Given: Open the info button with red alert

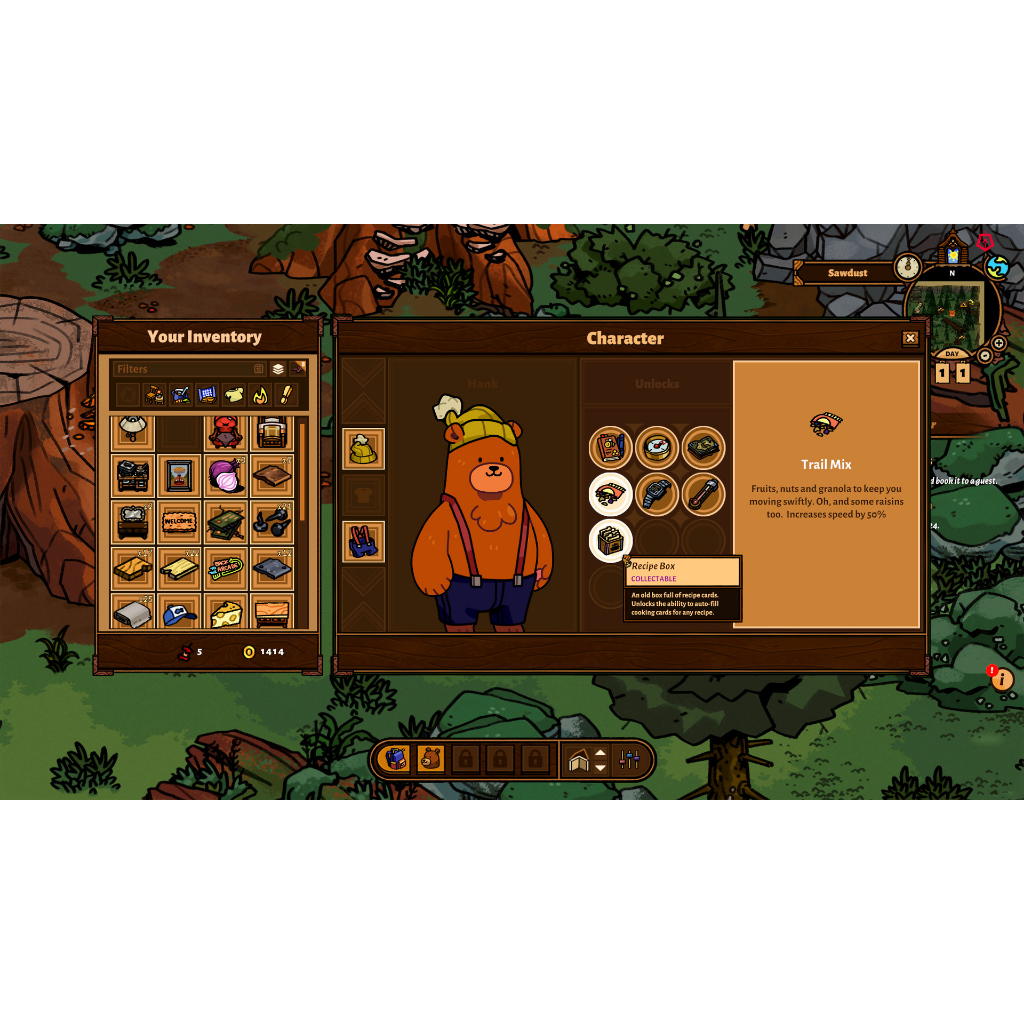Looking at the screenshot, I should tap(1001, 680).
